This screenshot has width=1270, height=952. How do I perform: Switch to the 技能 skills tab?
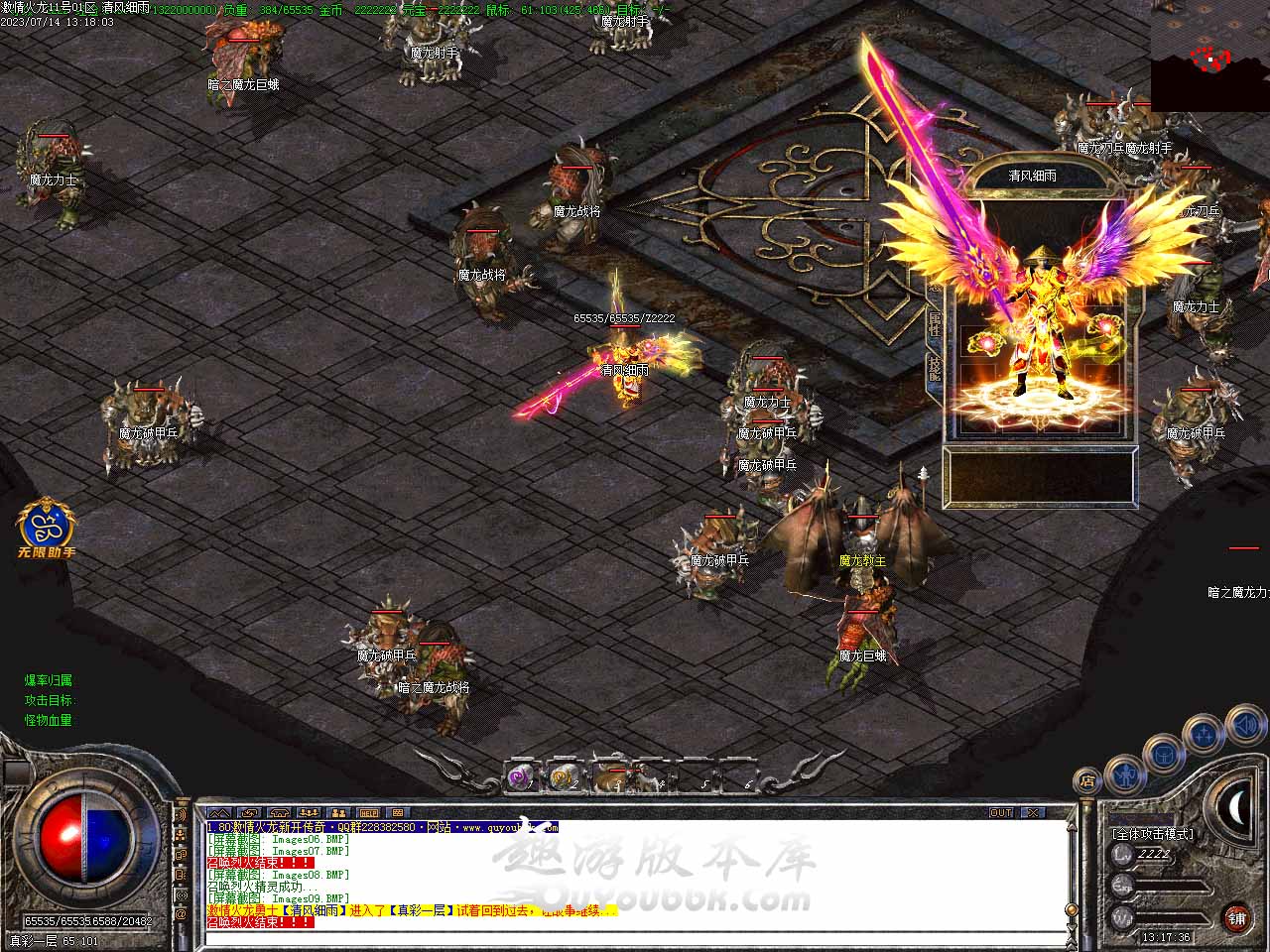pyautogui.click(x=934, y=370)
